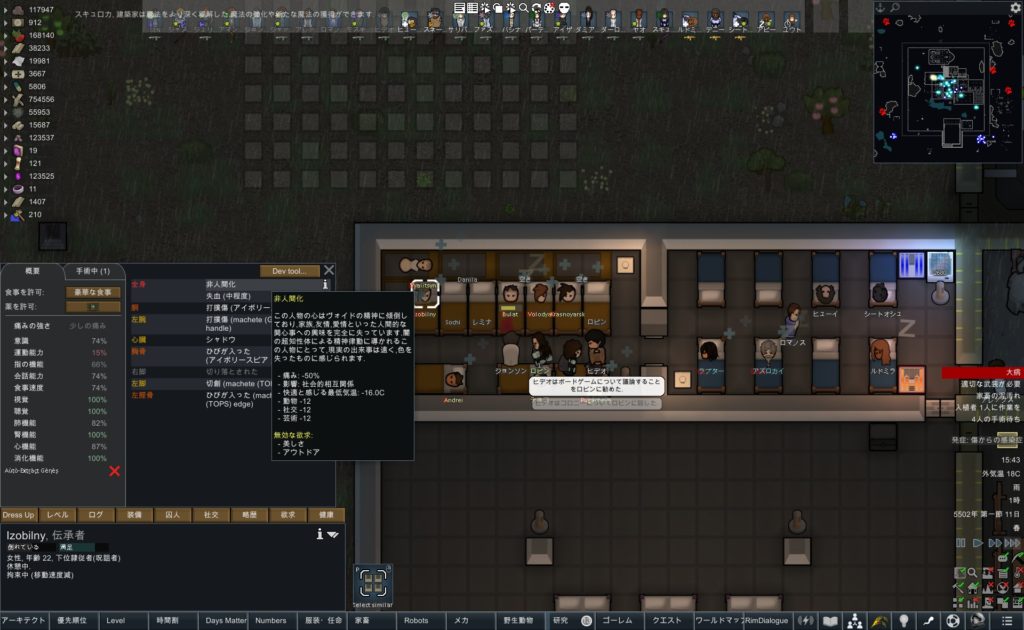
Task: Open the アーキテクト architect menu
Action: tap(24, 621)
